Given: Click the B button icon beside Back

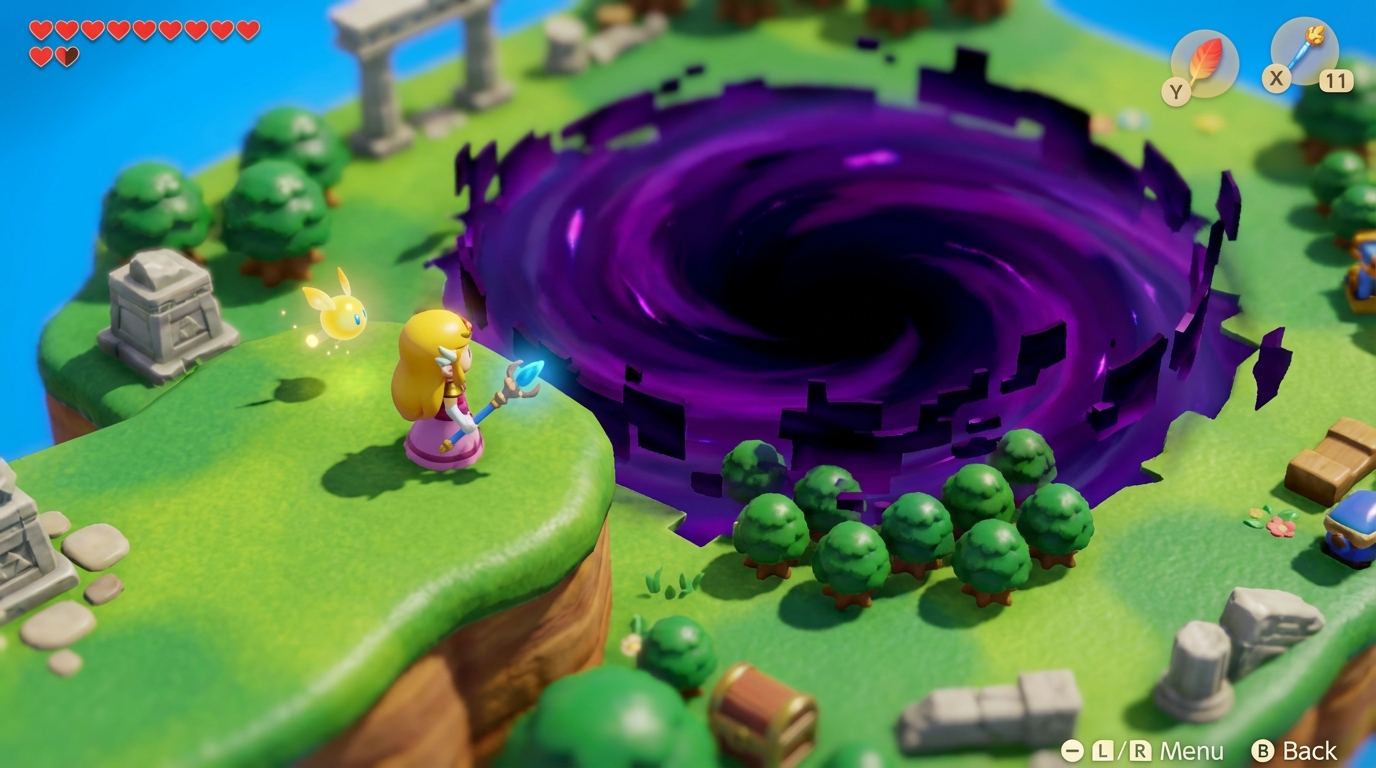Looking at the screenshot, I should pyautogui.click(x=1264, y=751).
